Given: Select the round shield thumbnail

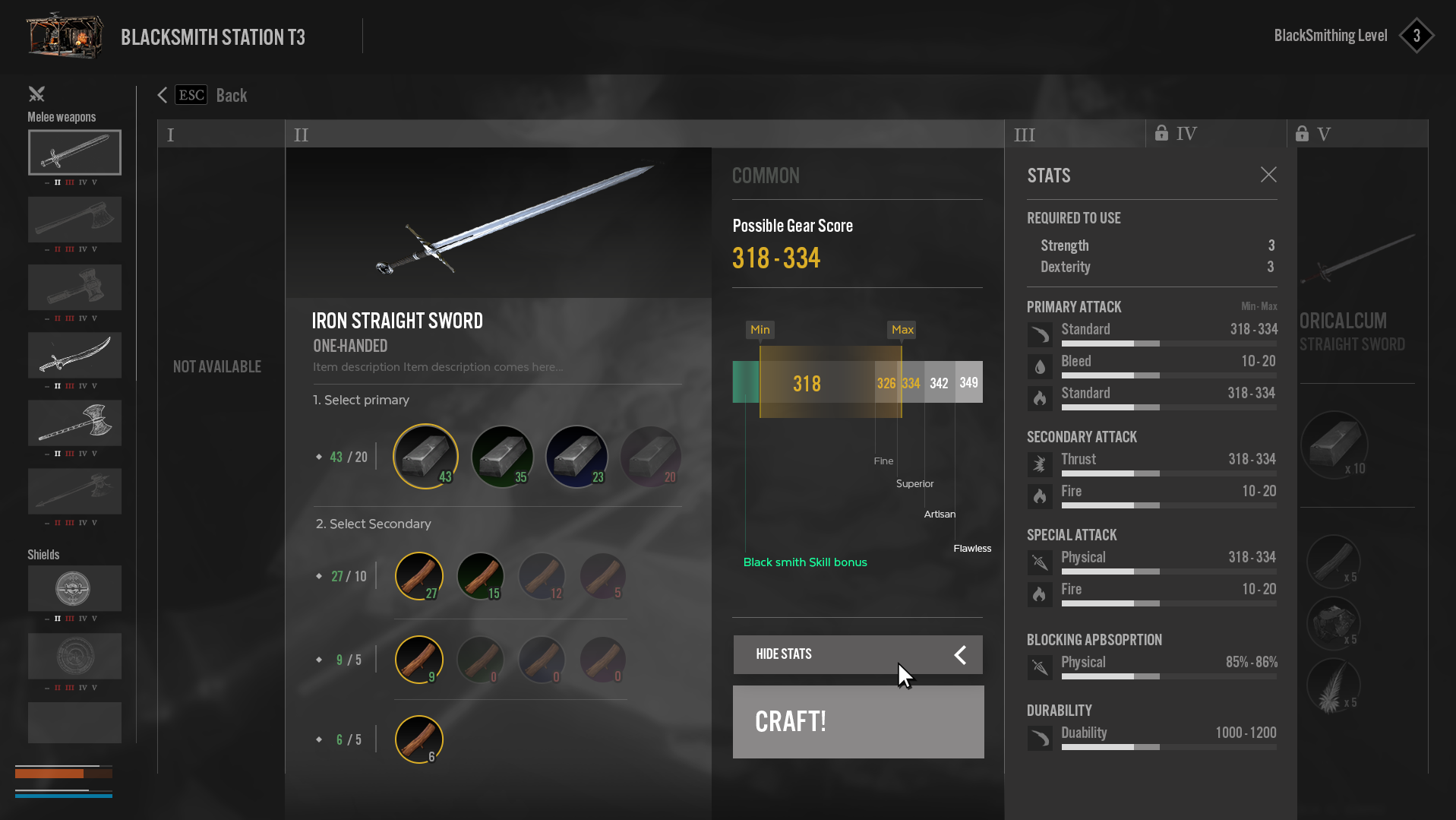Looking at the screenshot, I should [x=74, y=588].
